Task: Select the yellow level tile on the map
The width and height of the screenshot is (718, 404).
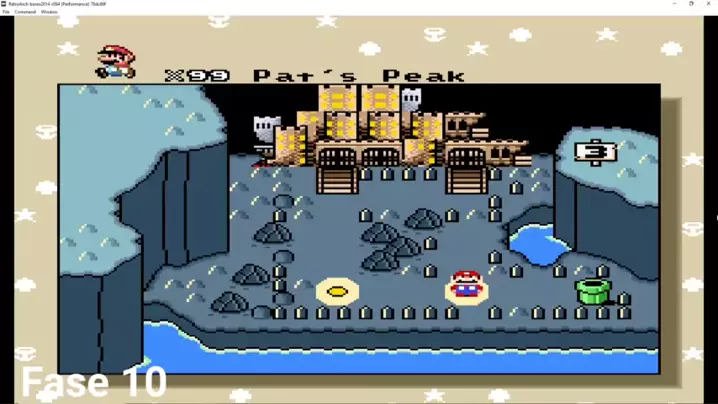Action: 338,292
